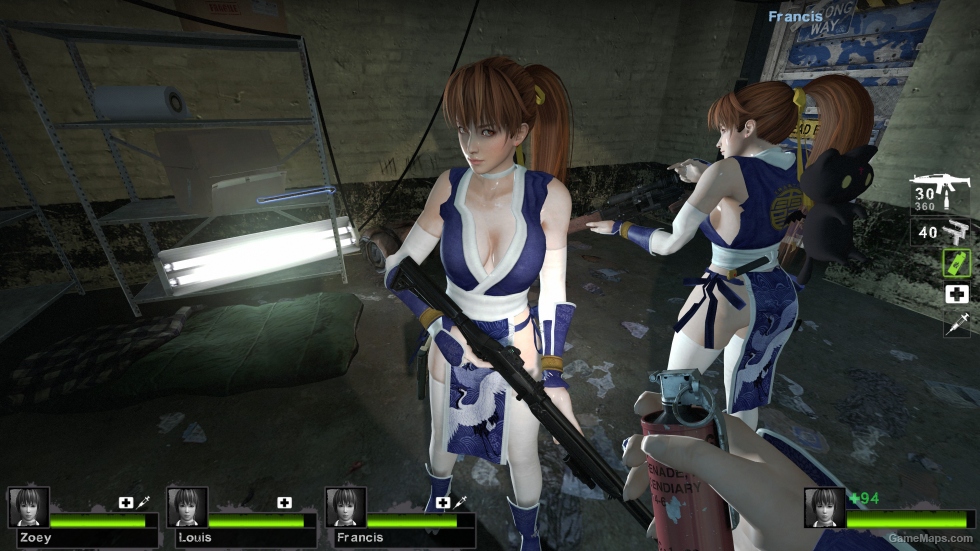The image size is (980, 551).
Task: Select the adrenaline syringe slot
Action: [x=957, y=323]
